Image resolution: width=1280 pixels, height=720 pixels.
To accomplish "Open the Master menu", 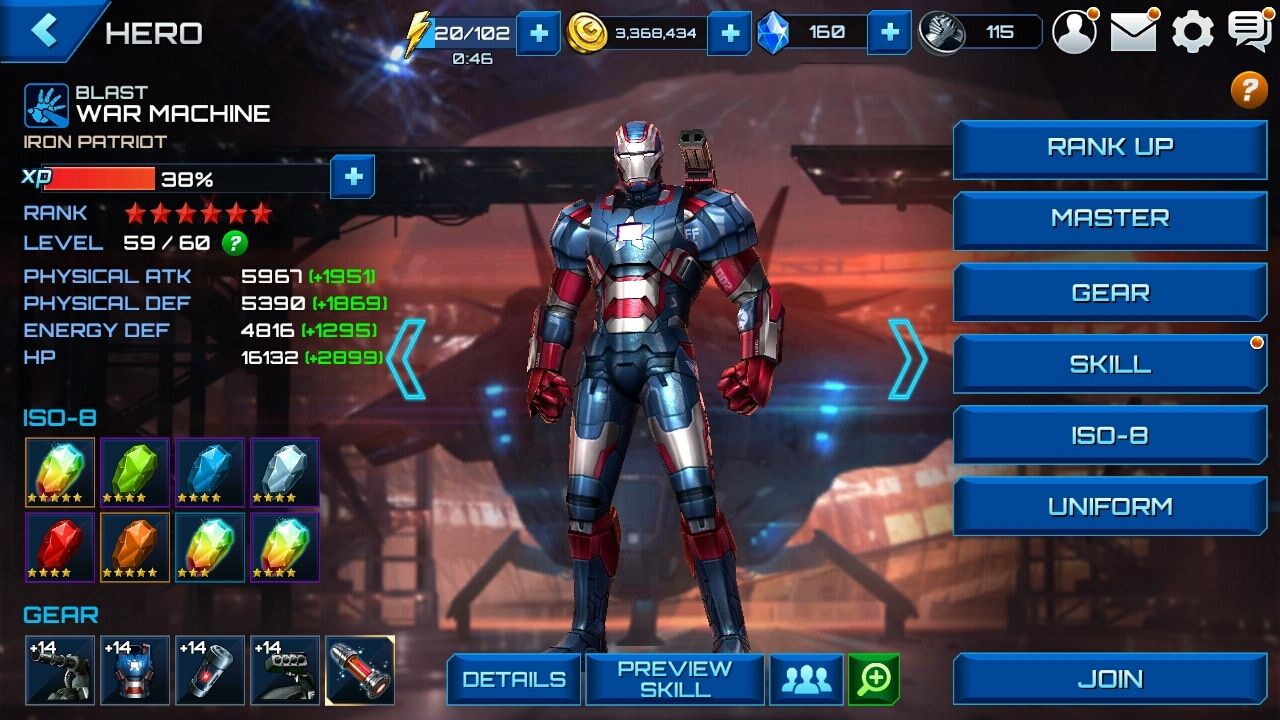I will (1110, 219).
